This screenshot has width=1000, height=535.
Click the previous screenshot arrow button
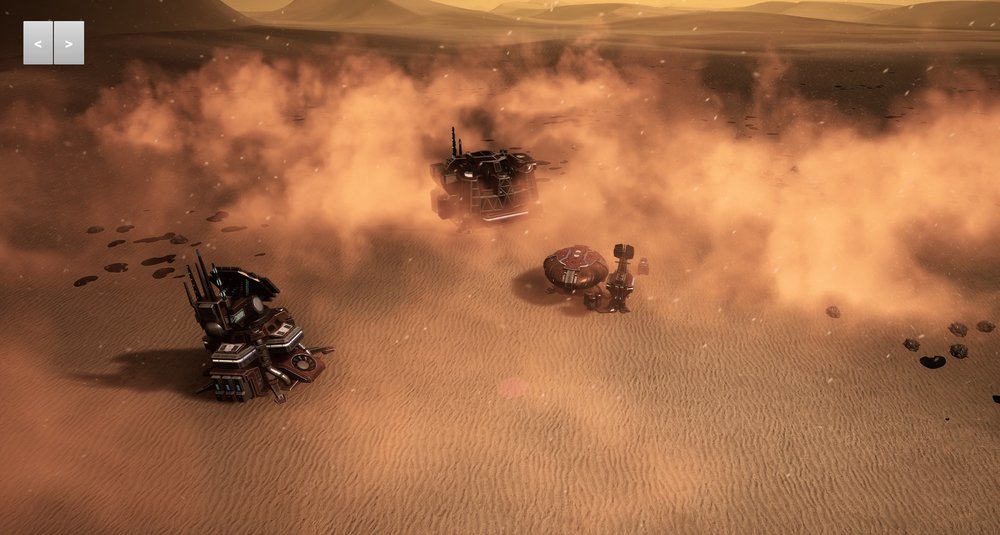click(x=38, y=43)
